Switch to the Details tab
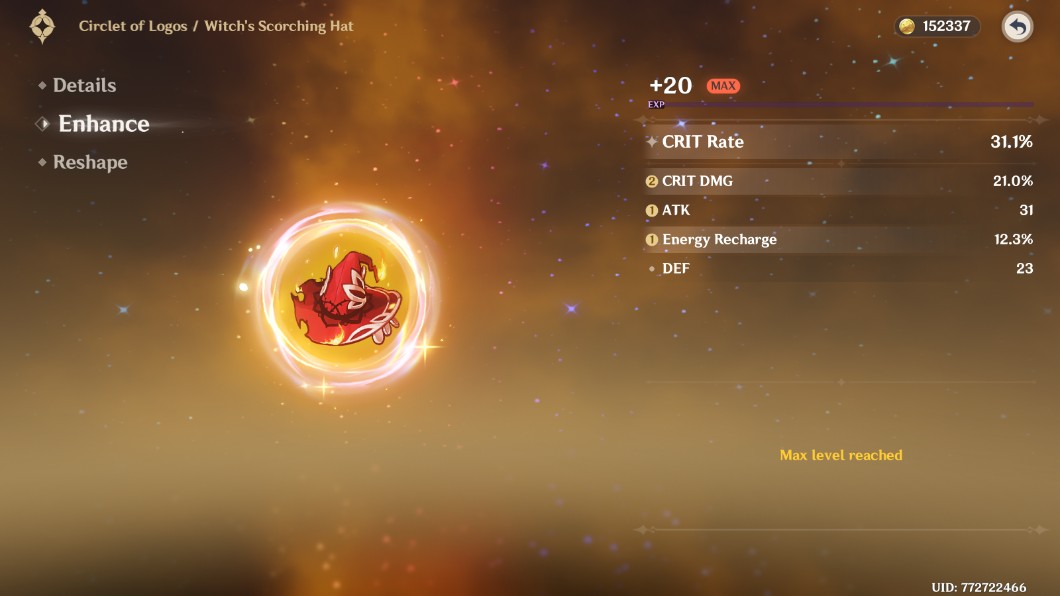The image size is (1060, 596). coord(84,86)
